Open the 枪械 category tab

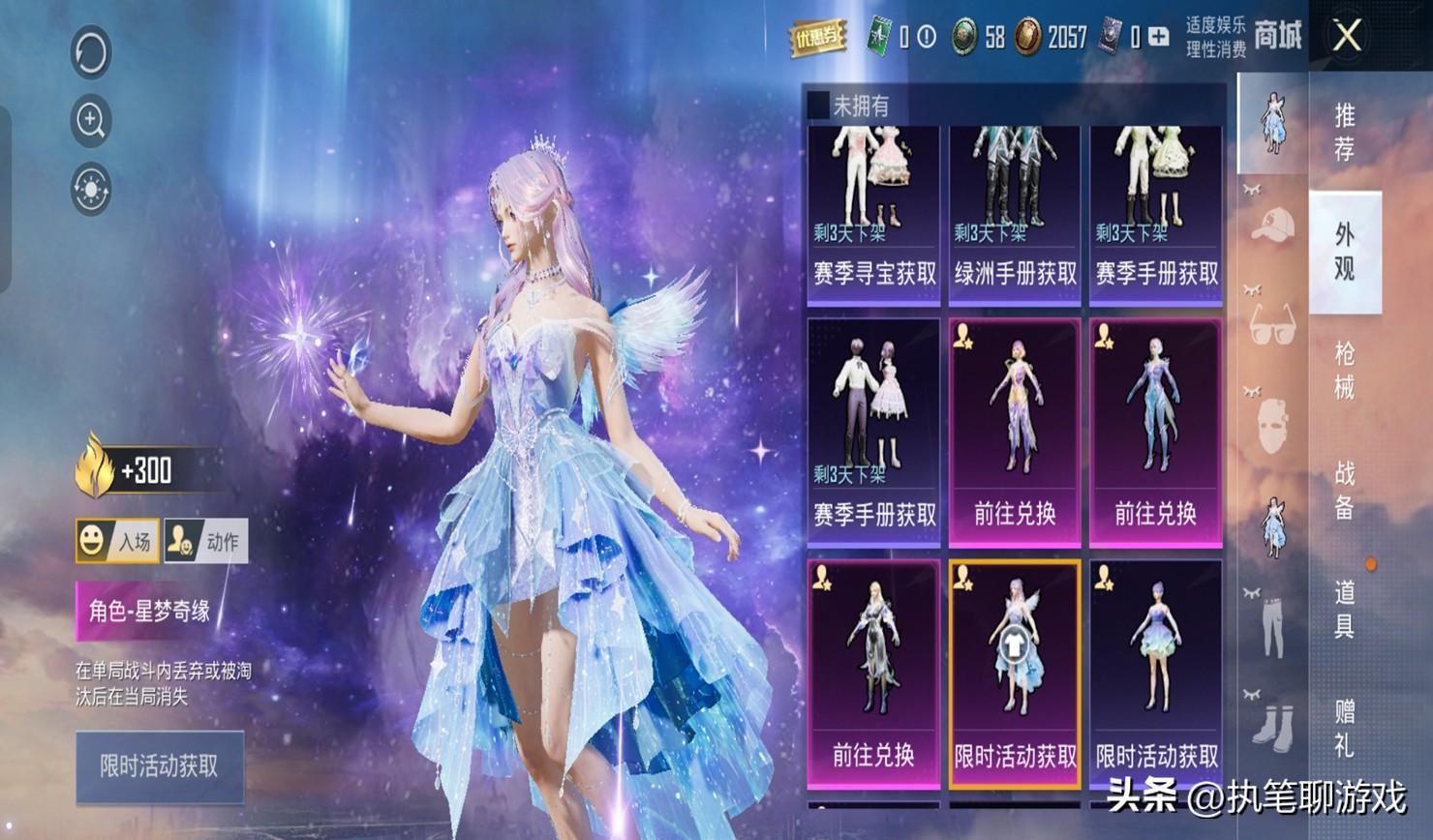1344,370
